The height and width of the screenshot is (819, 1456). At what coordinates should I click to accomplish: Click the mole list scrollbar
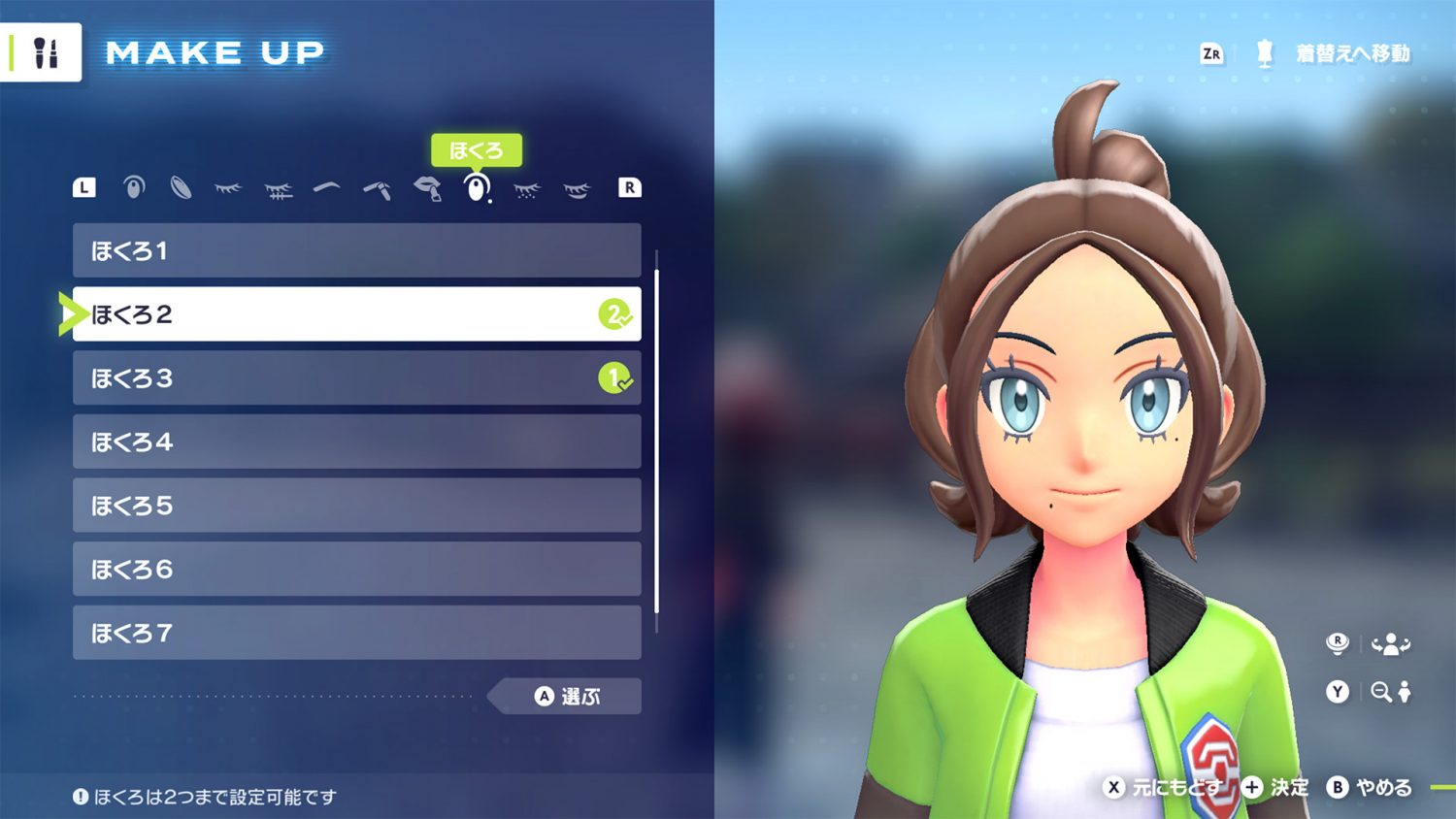657,442
